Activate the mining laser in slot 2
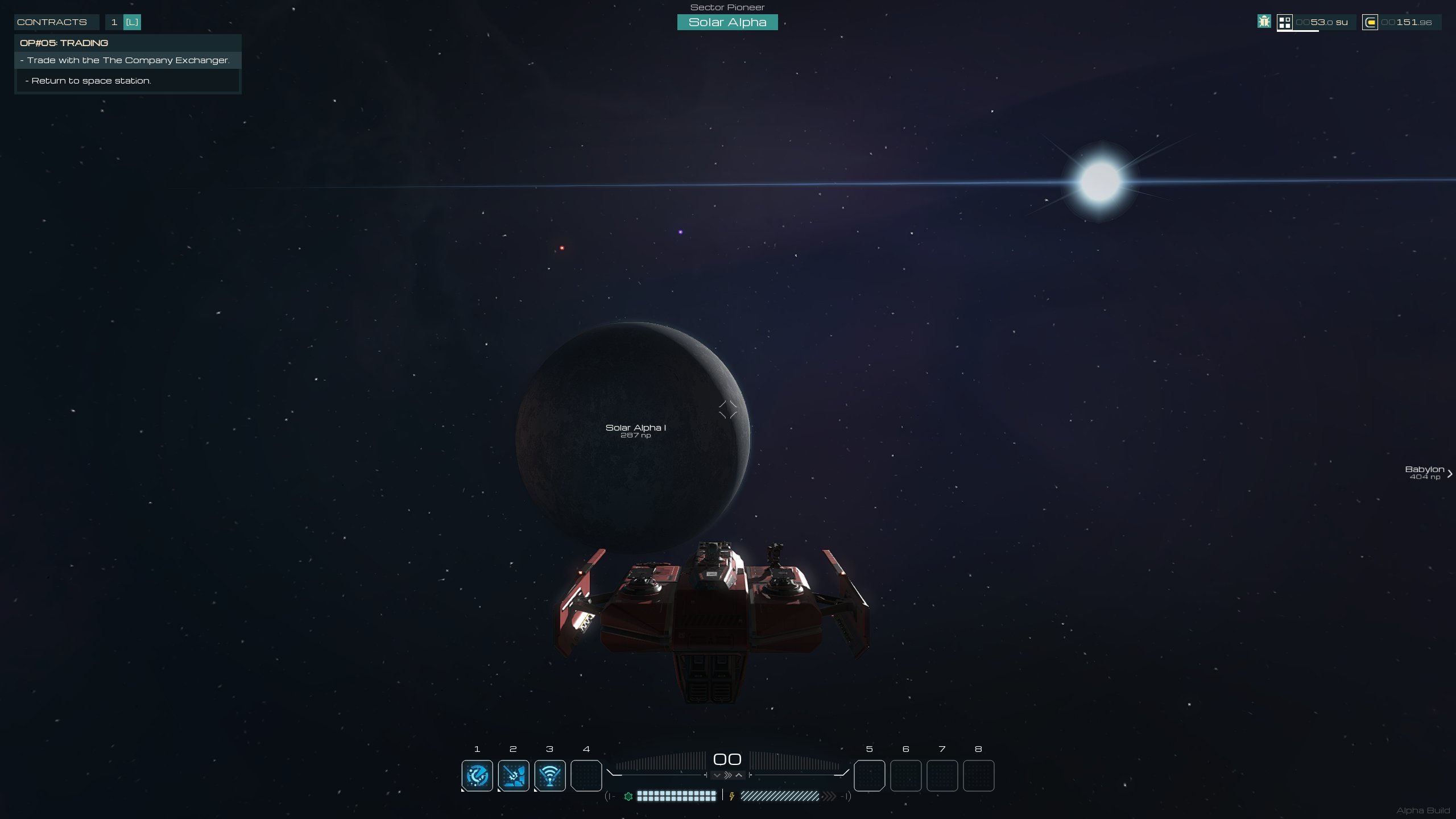Viewport: 1456px width, 819px height. (514, 775)
